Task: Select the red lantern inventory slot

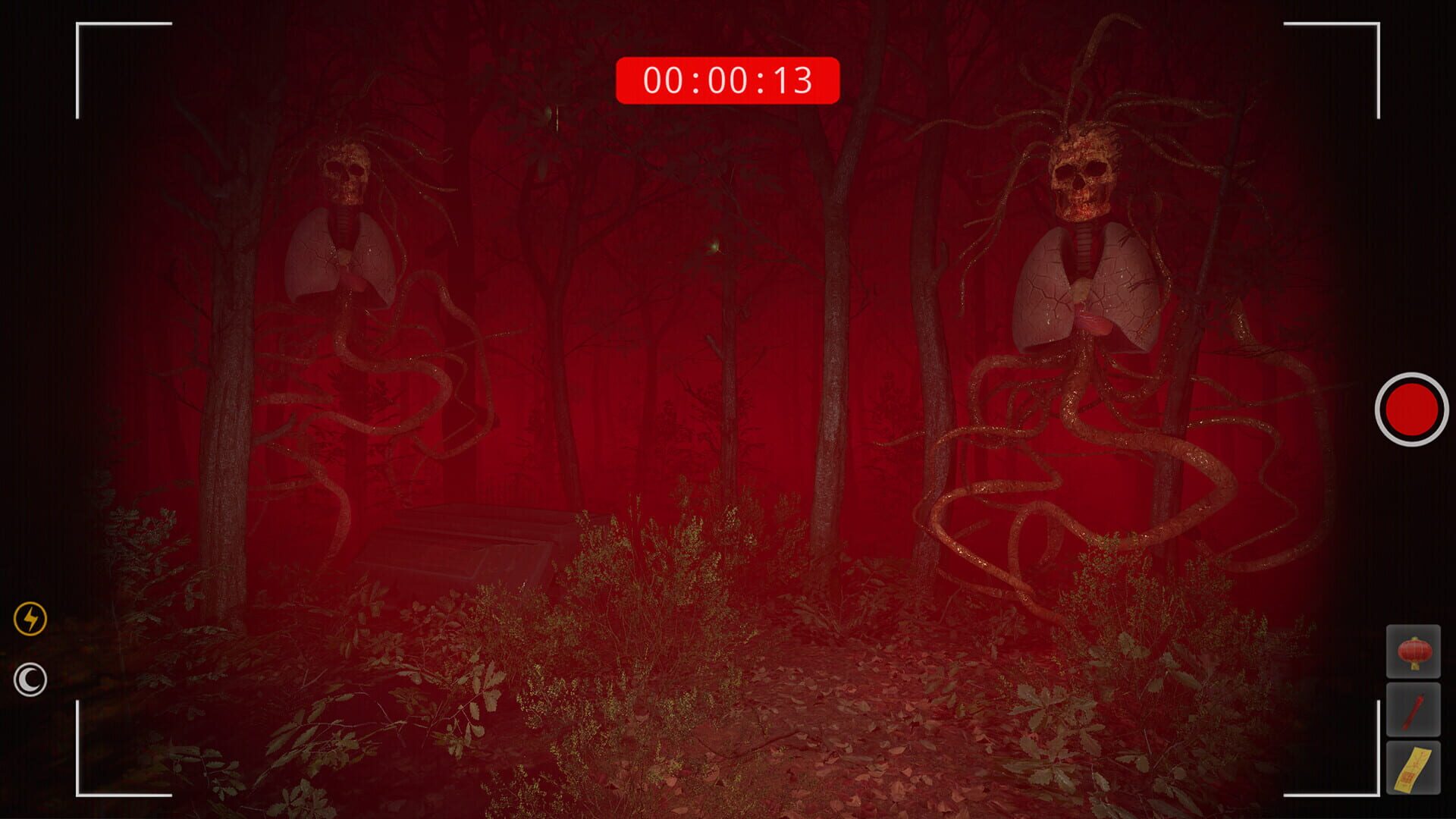Action: point(1414,650)
